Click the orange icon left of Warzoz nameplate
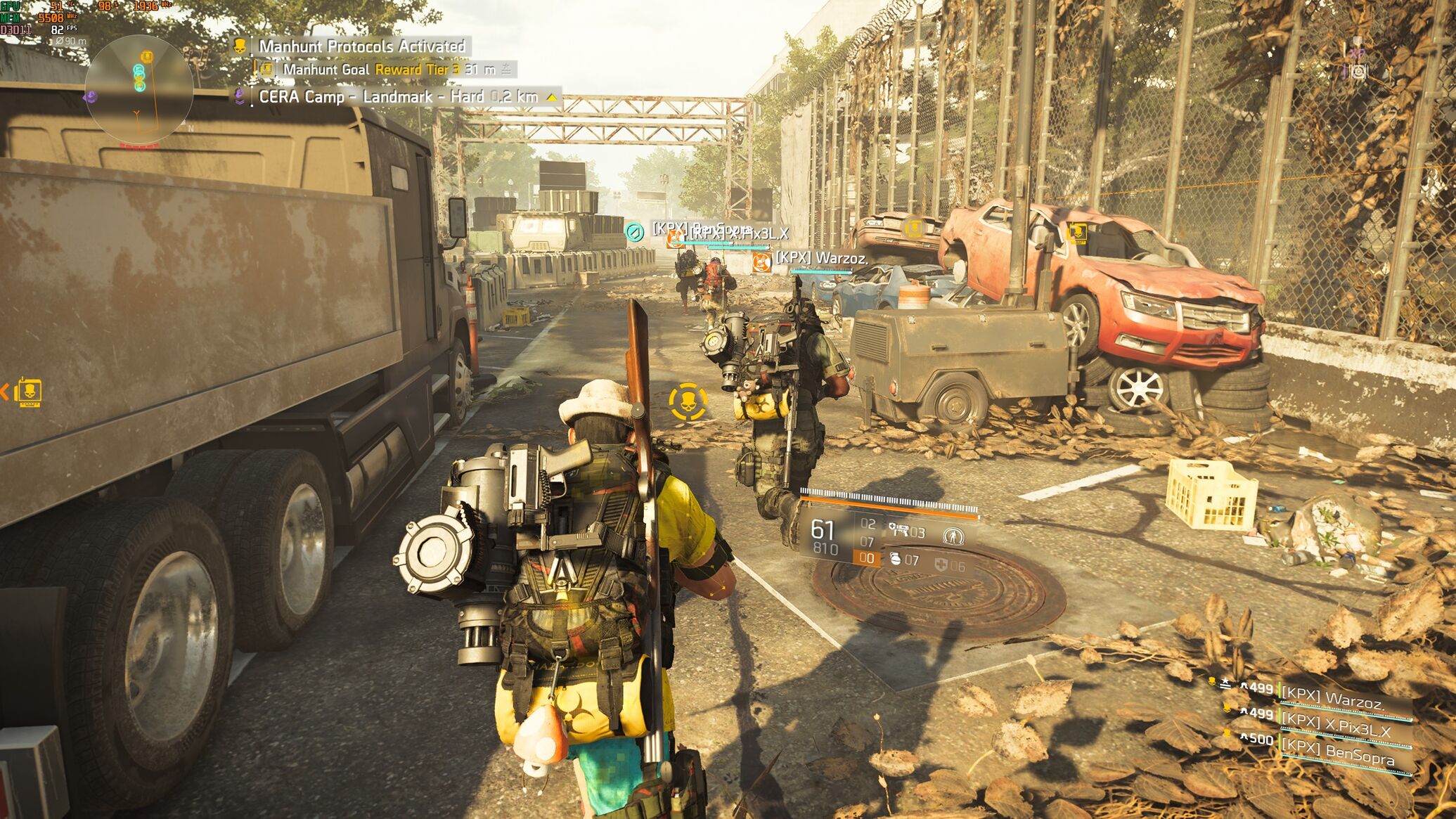This screenshot has width=1456, height=819. pyautogui.click(x=760, y=262)
